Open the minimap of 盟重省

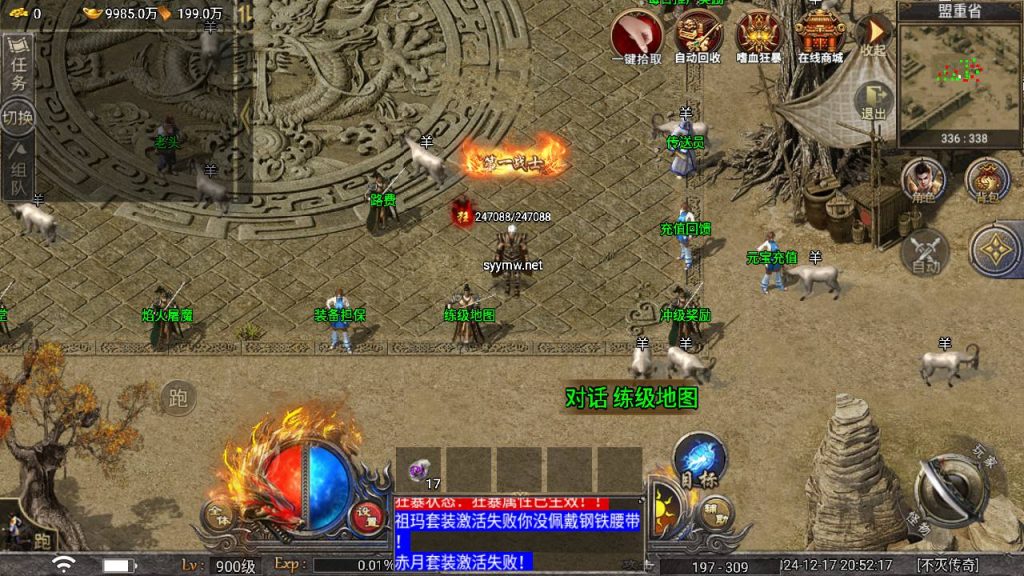[959, 76]
